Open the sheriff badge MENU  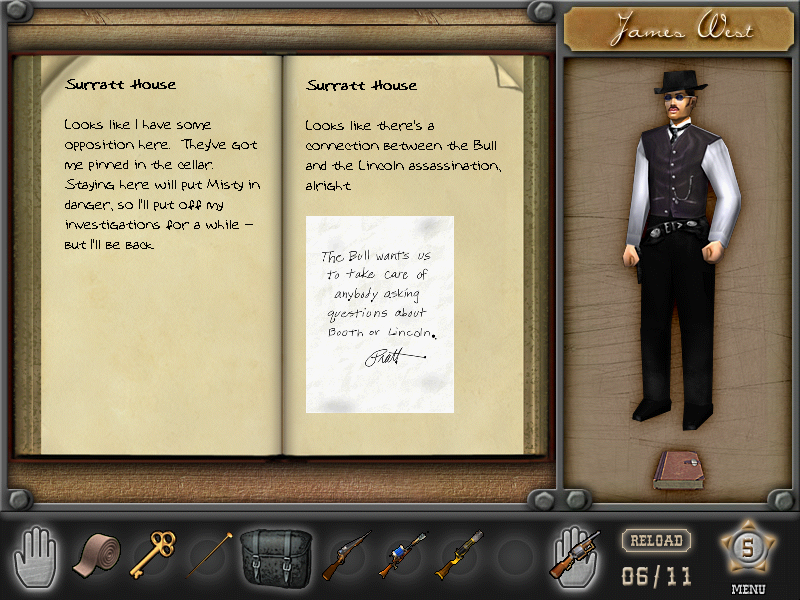tap(747, 549)
